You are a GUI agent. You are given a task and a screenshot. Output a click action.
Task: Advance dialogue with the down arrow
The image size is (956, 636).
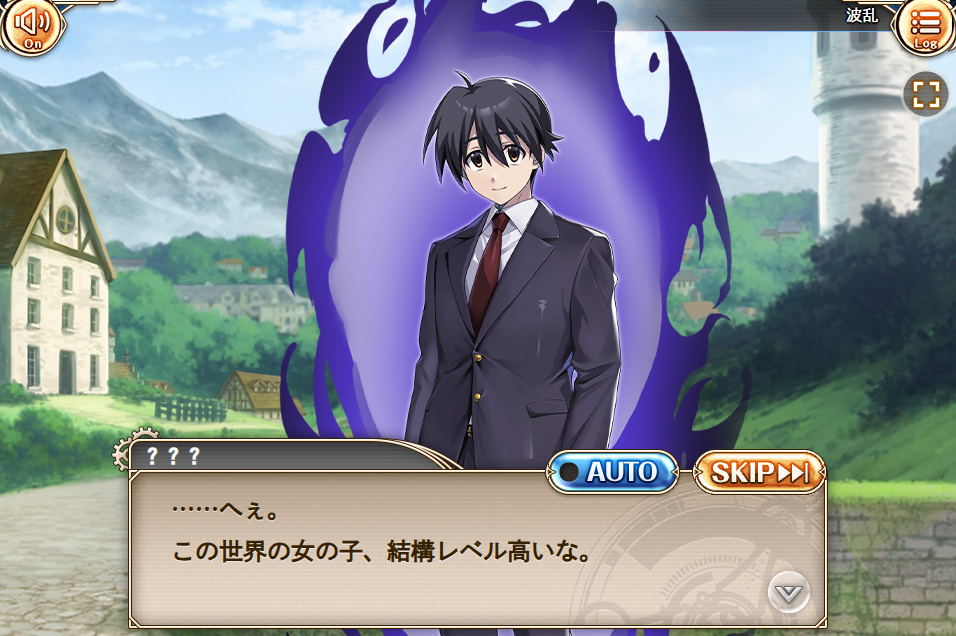789,593
